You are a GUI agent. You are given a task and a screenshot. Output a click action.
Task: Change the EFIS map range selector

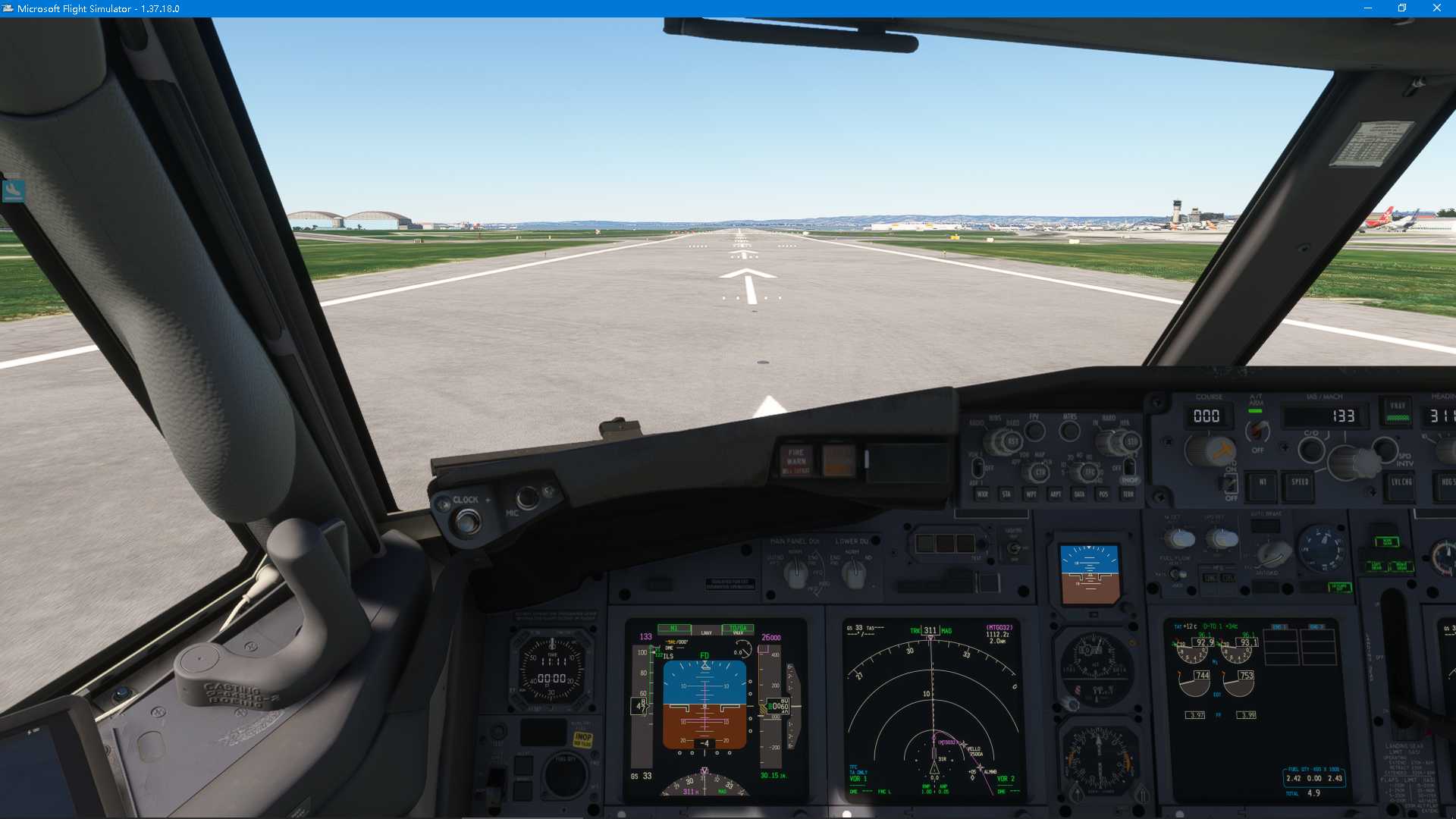pyautogui.click(x=1088, y=470)
